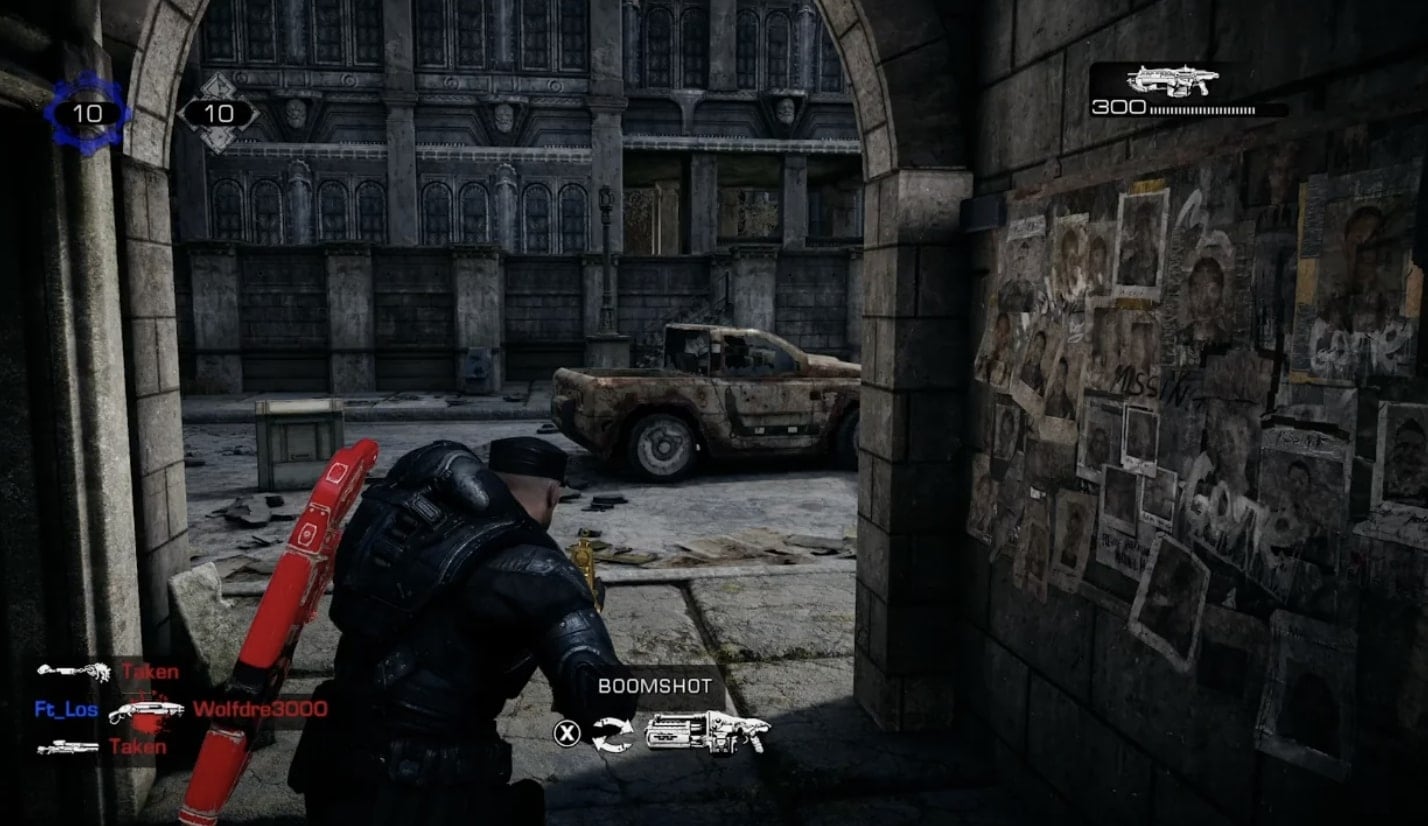
Task: Click the grey Locust team emblem
Action: pos(218,113)
